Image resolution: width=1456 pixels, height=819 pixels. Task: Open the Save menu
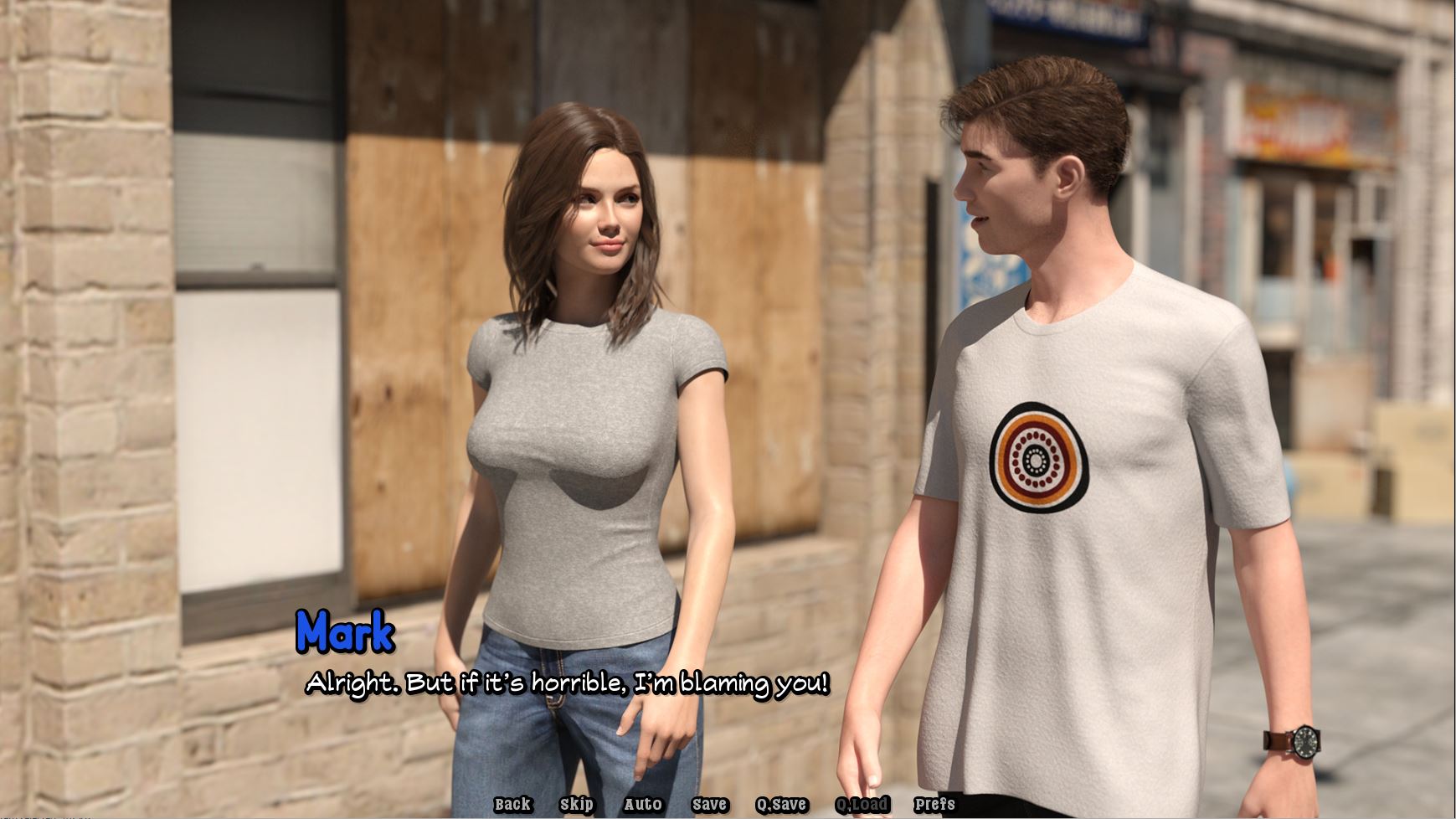click(x=709, y=805)
